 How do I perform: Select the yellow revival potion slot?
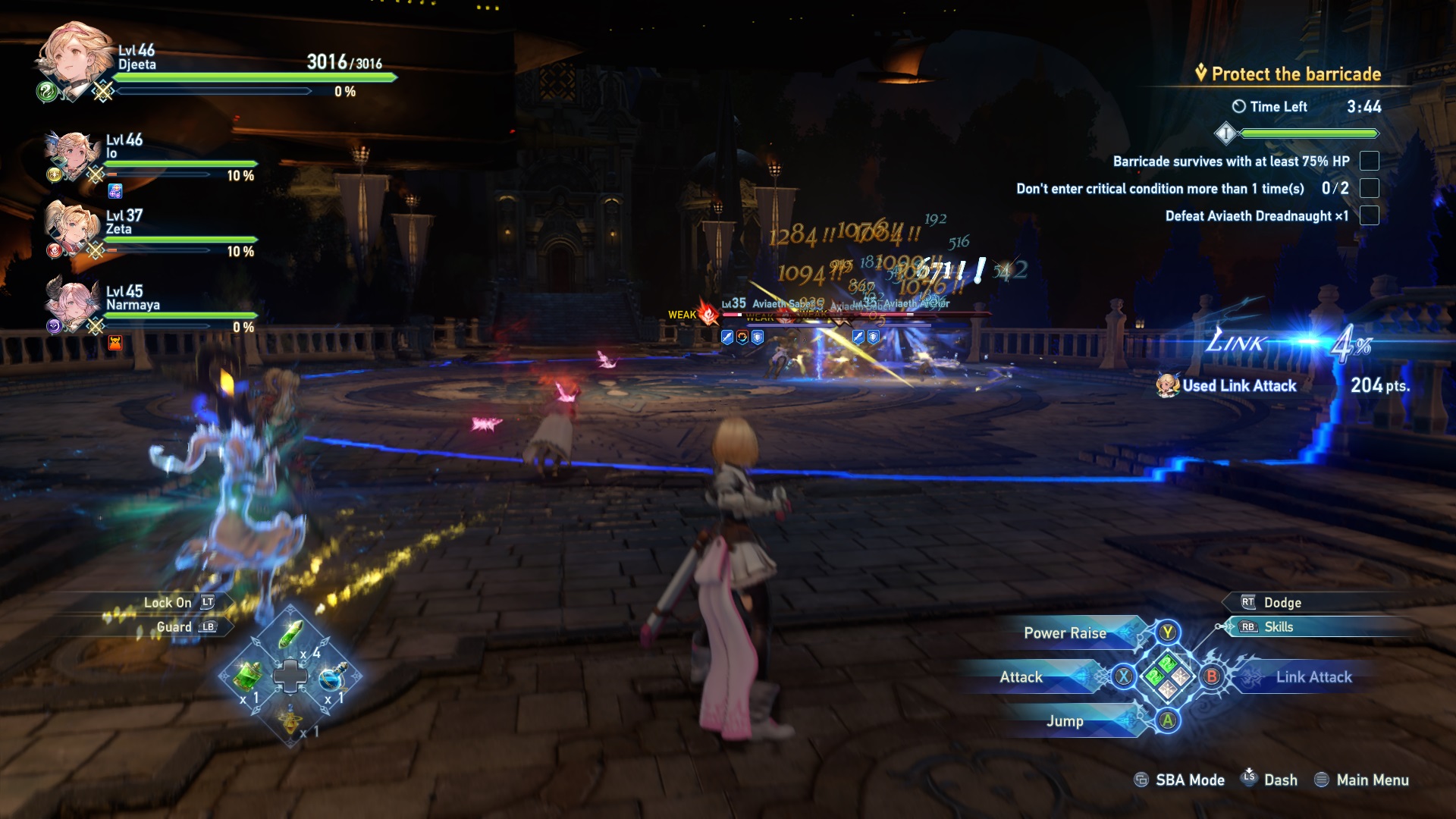click(x=290, y=718)
